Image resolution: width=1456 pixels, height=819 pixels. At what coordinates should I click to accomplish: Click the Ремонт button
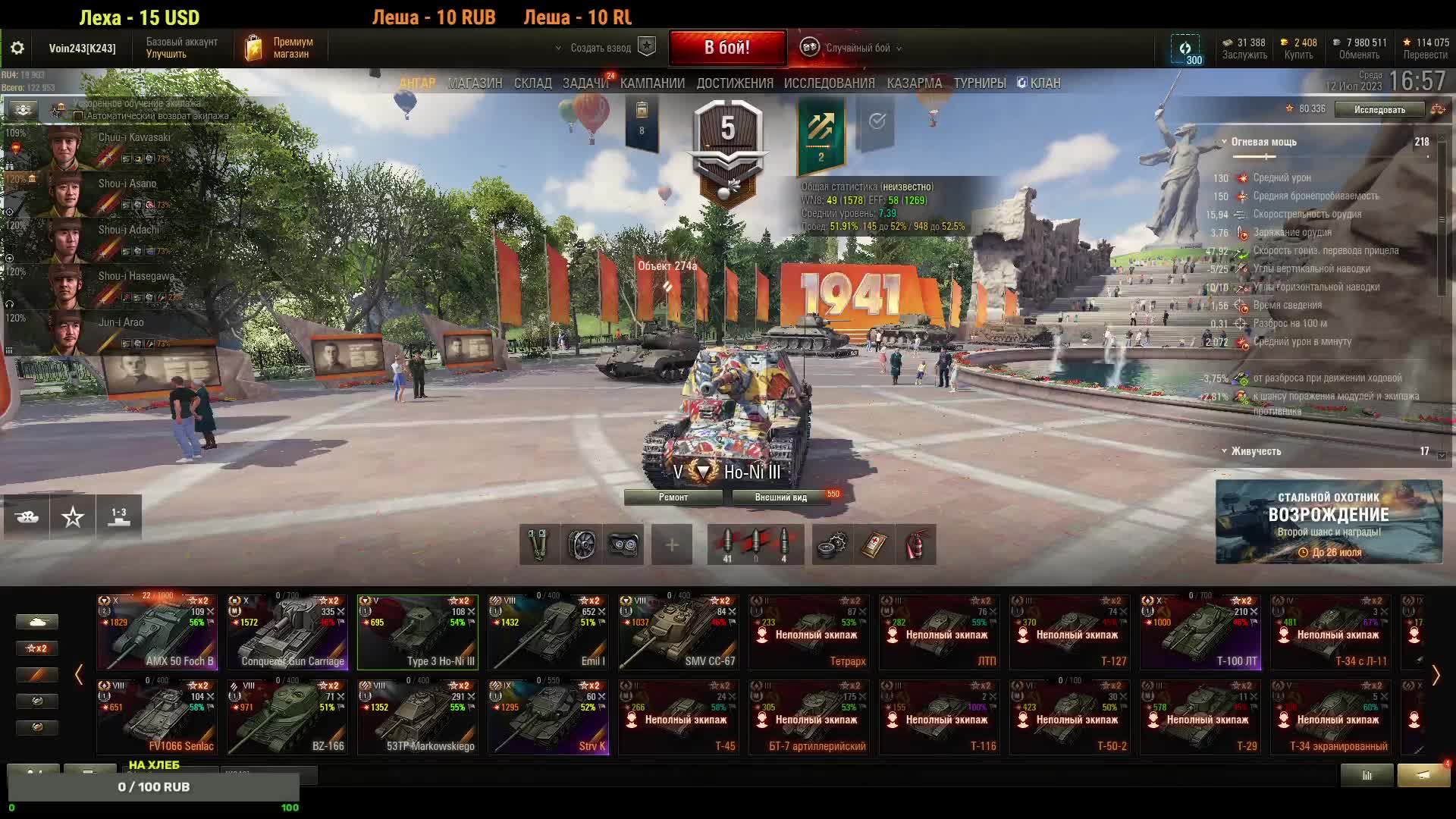673,497
